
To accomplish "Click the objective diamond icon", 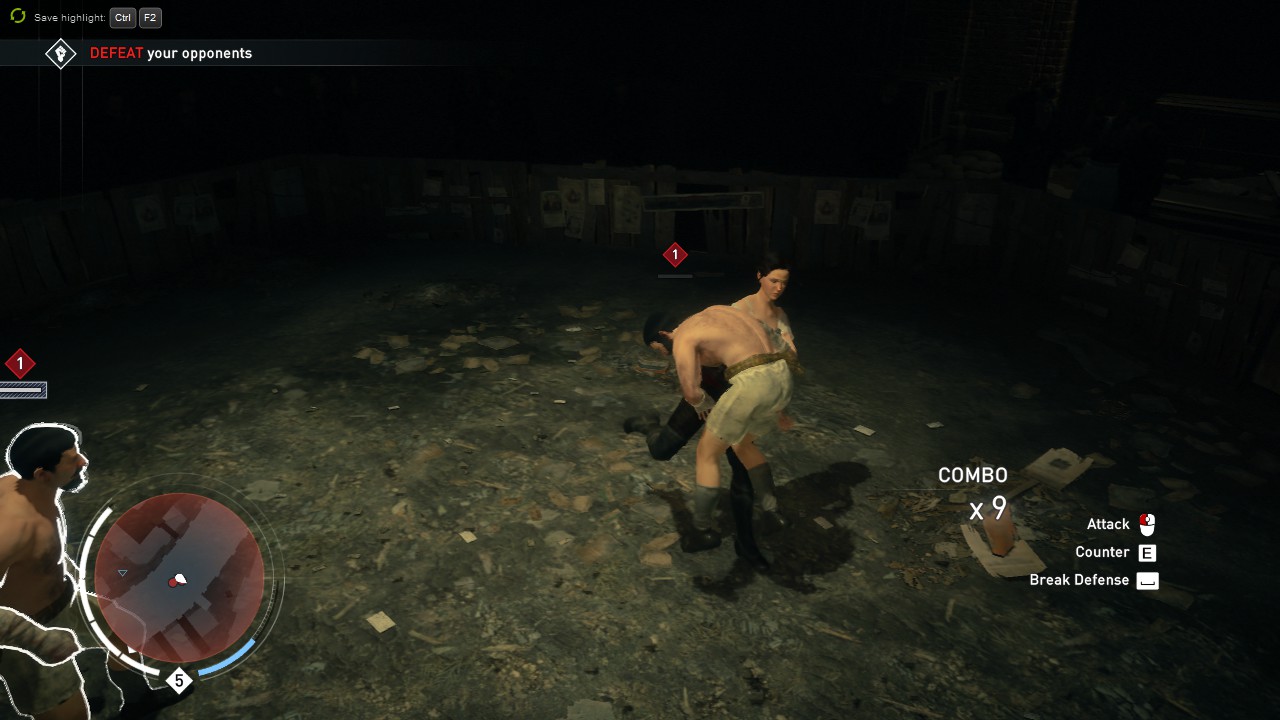I will [x=61, y=53].
